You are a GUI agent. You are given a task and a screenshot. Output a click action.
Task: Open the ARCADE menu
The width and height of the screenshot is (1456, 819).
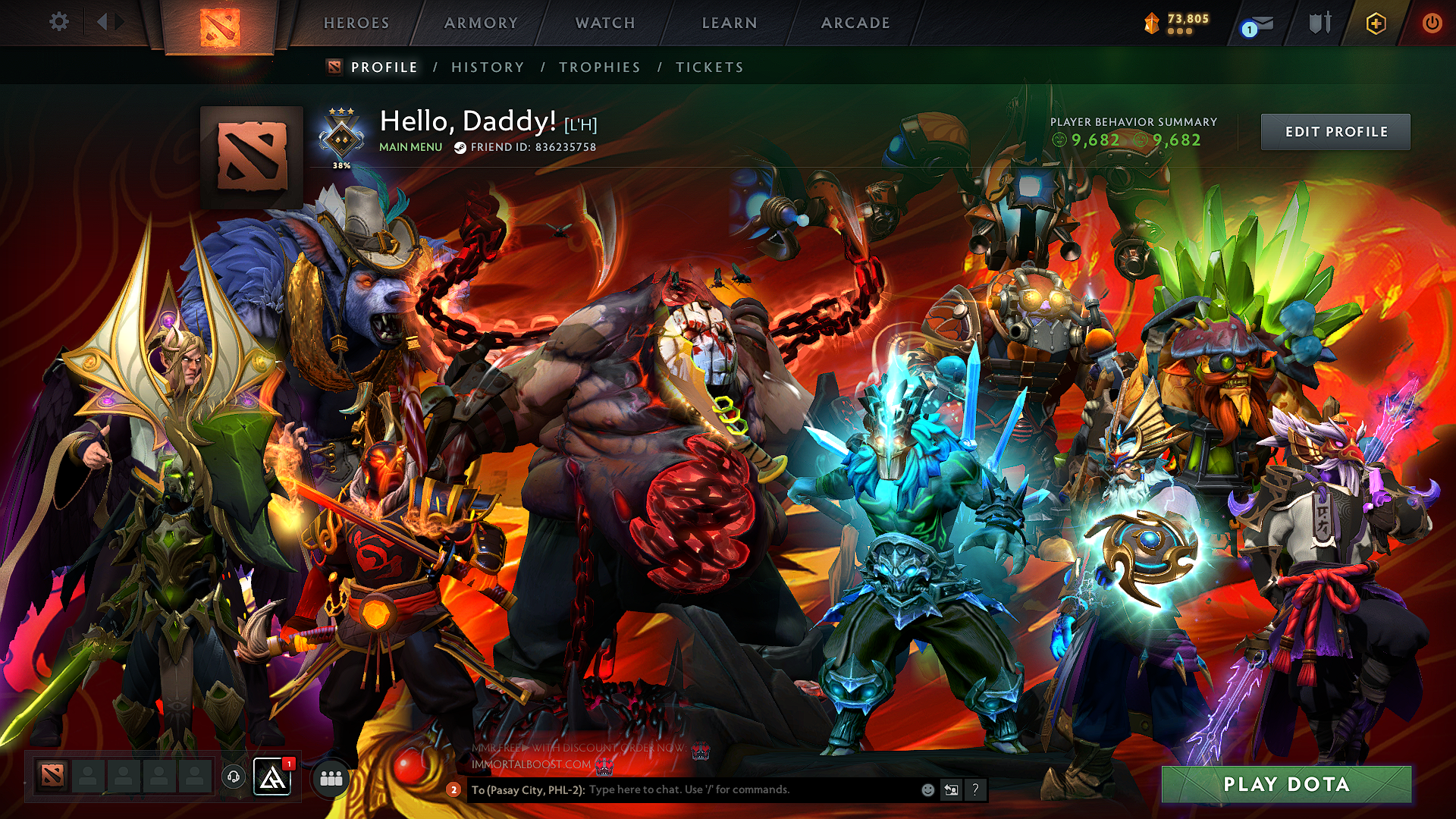tap(855, 23)
